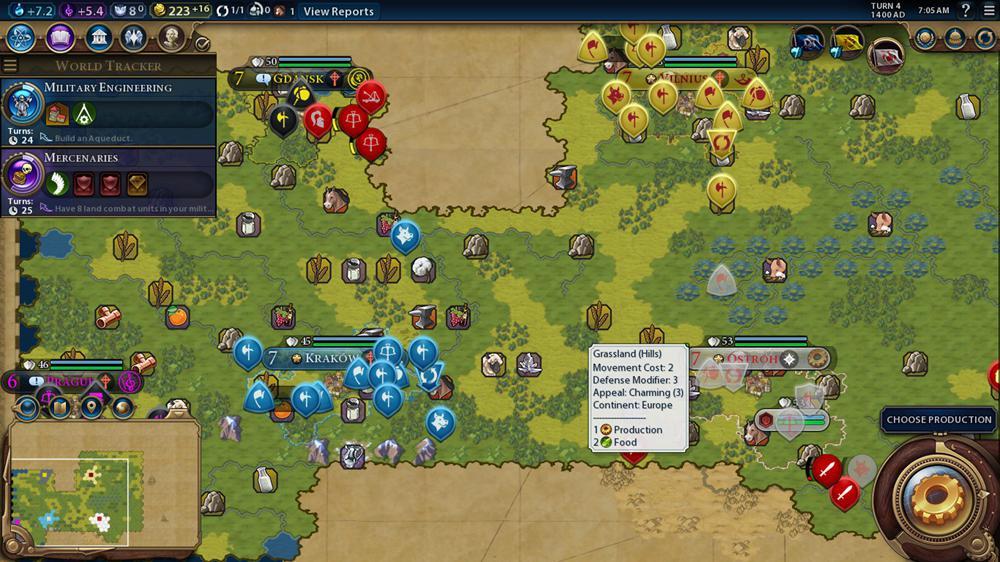Select the blue leader flag in the diplomacy ribbon
The image size is (1000, 562).
808,44
